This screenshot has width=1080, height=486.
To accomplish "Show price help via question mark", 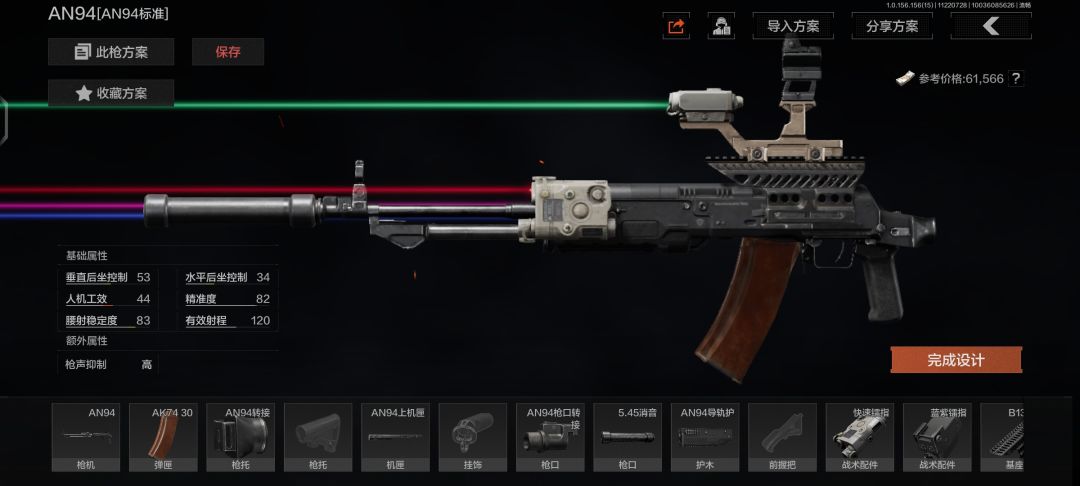I will (x=1016, y=78).
